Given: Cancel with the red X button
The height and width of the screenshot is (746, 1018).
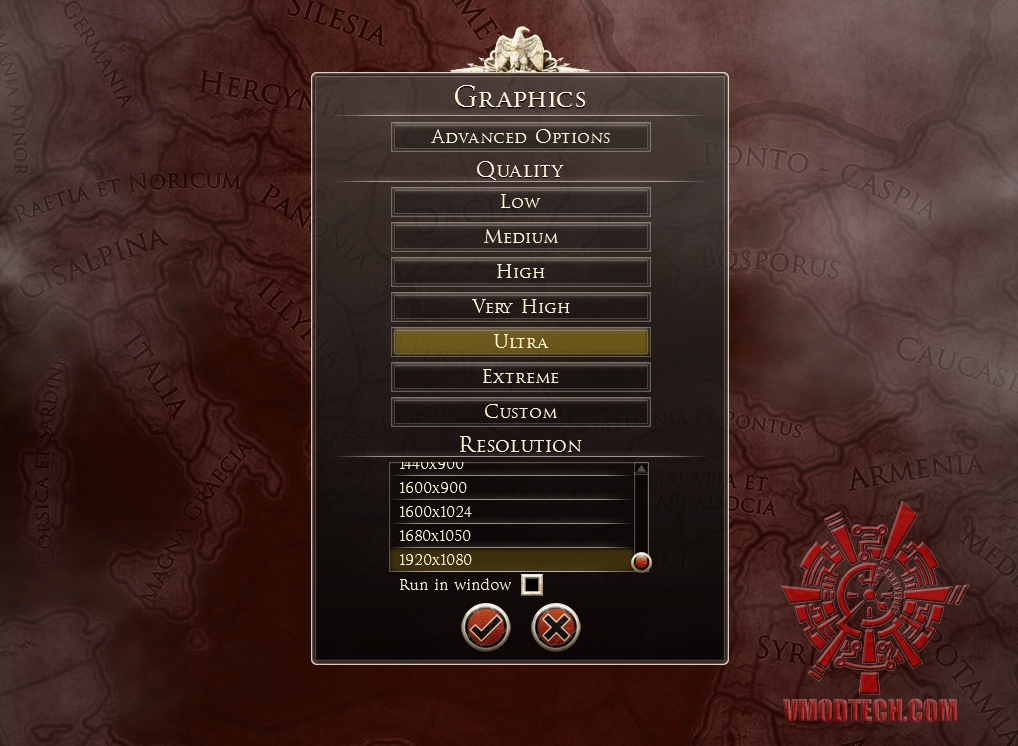Looking at the screenshot, I should tap(555, 628).
